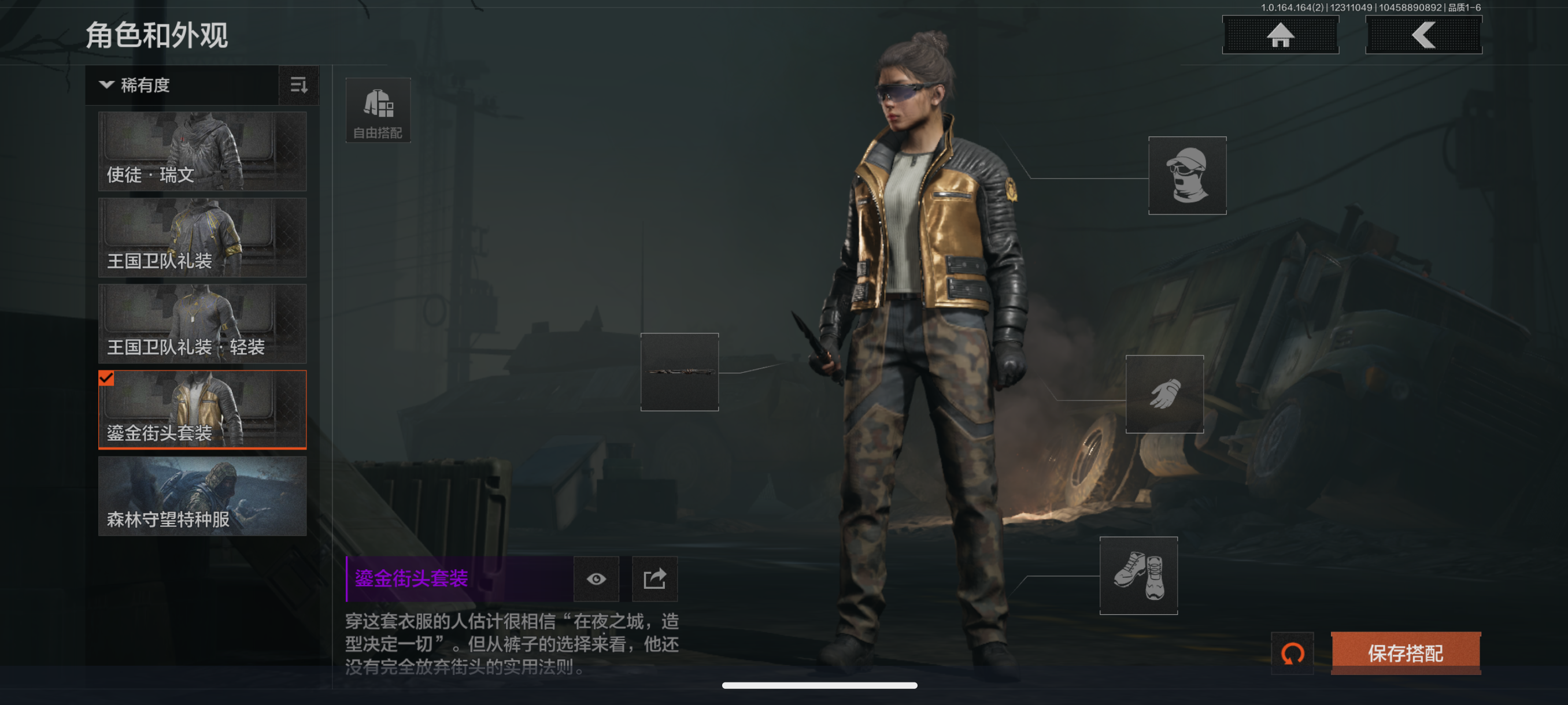Image resolution: width=1568 pixels, height=705 pixels.
Task: Pick the 王国卫队礼装·轻装 outfit
Action: [202, 324]
